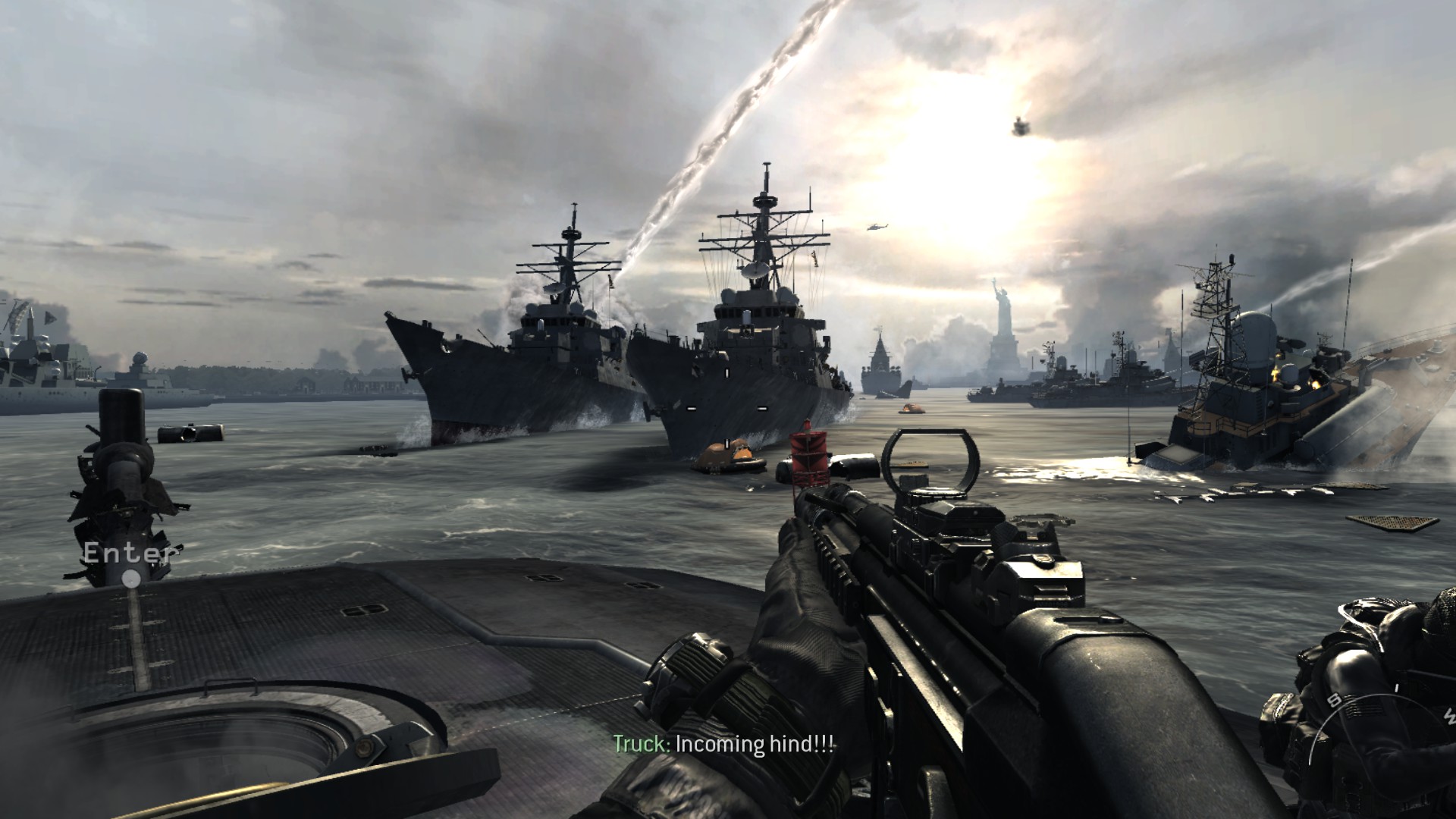Click the Enter objective waypoint marker
The width and height of the screenshot is (1456, 819).
132,579
